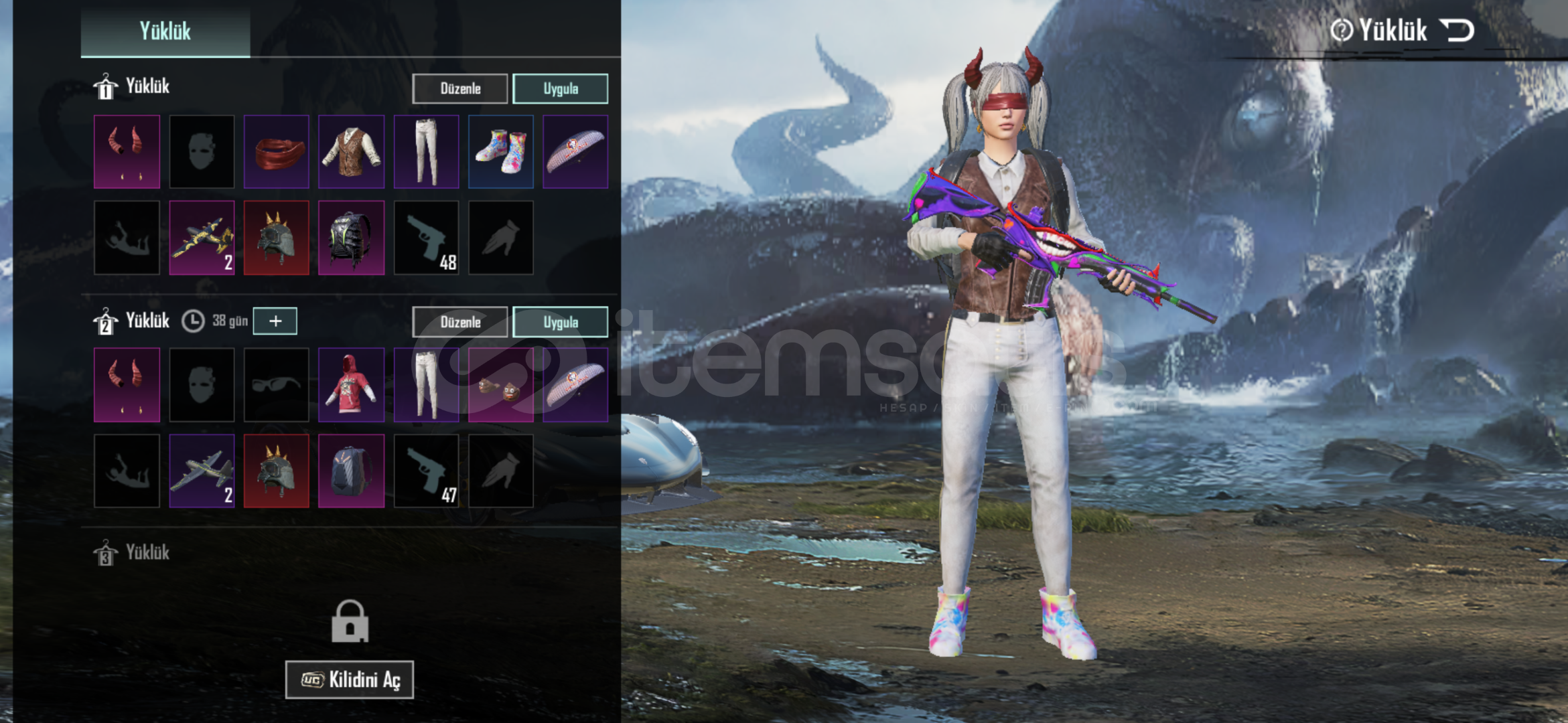Switch to the Yüklük tab
The height and width of the screenshot is (723, 1568).
tap(165, 31)
